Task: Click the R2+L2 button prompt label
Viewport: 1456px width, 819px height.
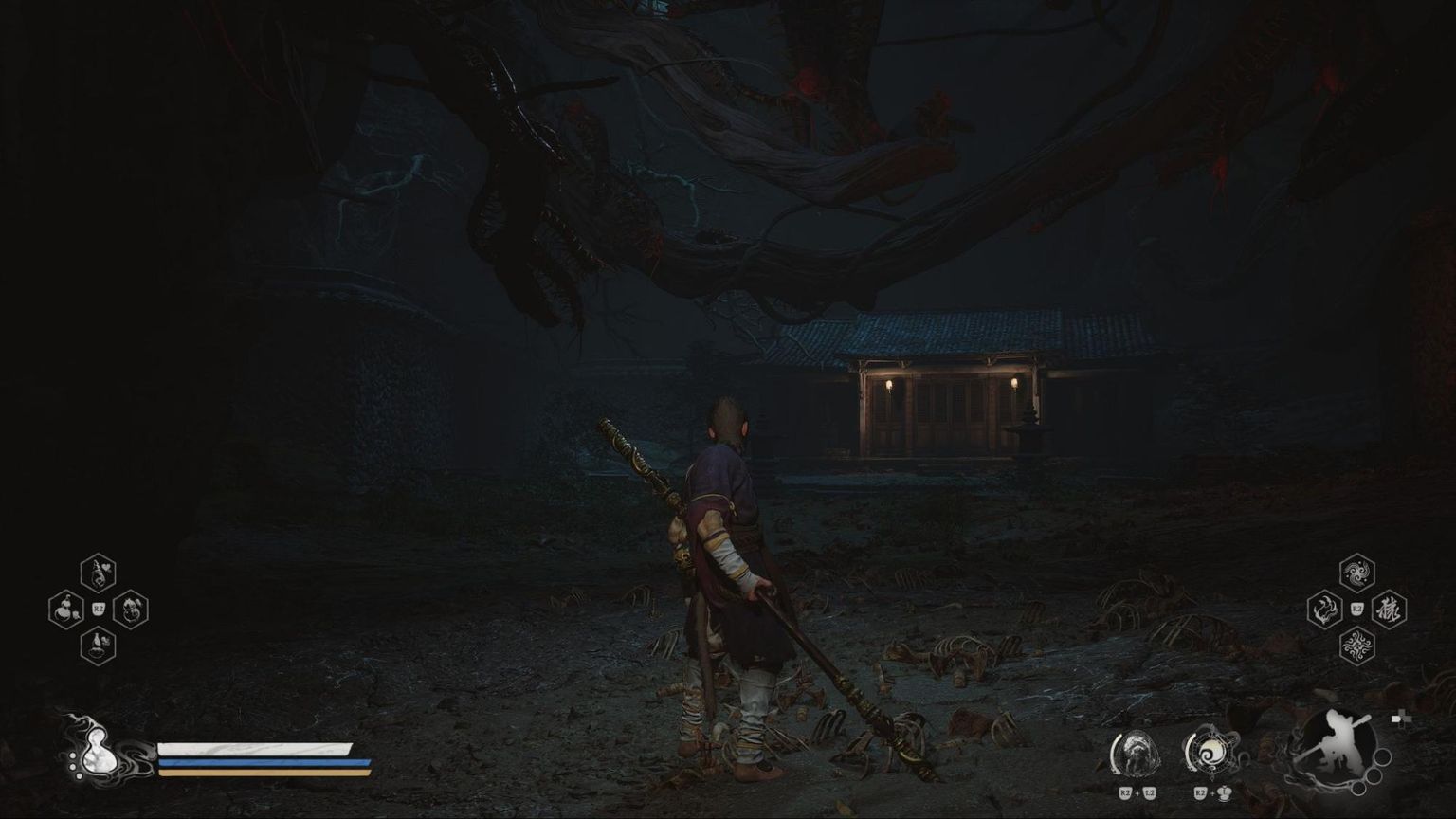Action: coord(1137,793)
